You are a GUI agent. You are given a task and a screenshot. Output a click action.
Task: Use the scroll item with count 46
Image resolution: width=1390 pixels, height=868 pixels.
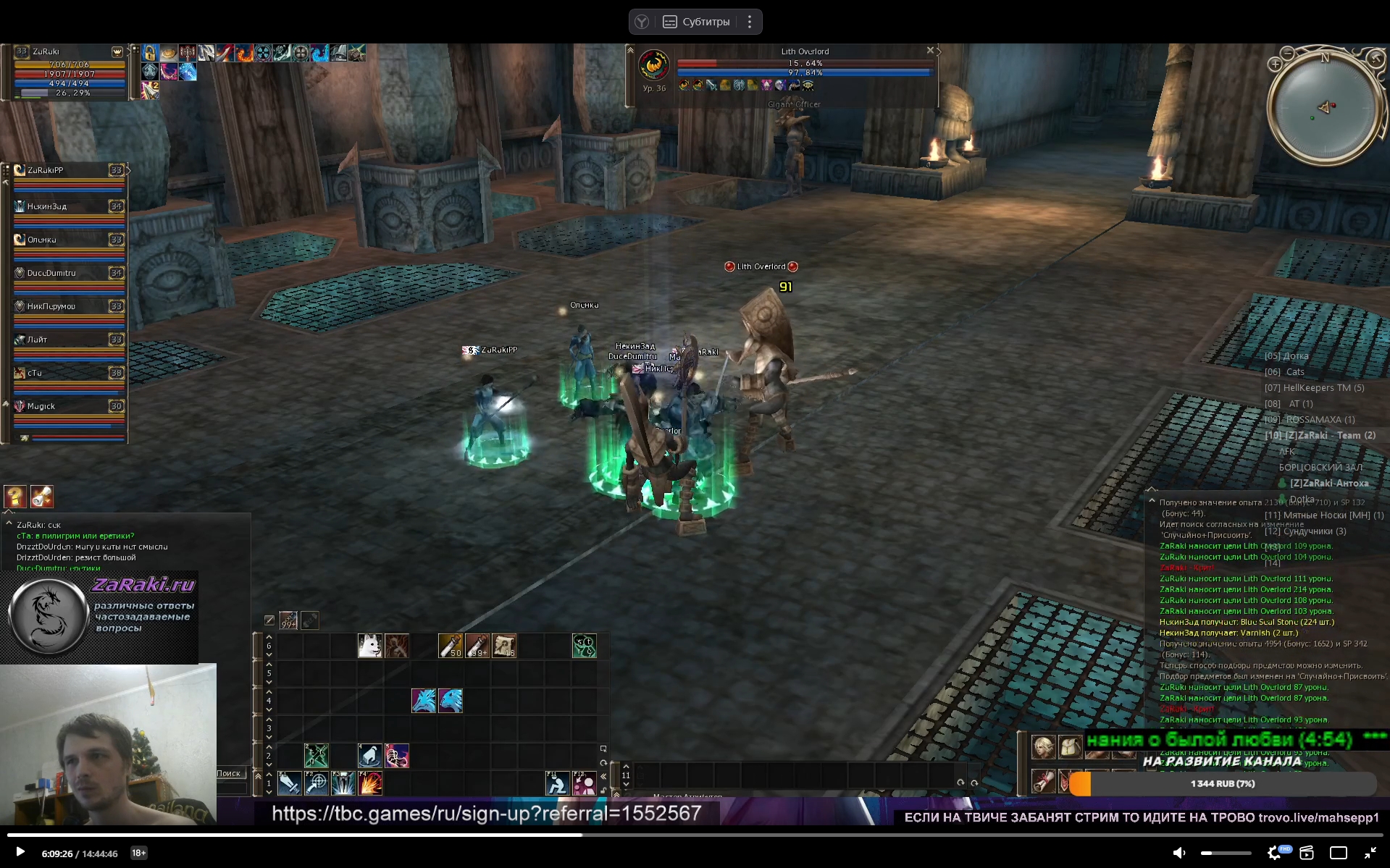pyautogui.click(x=504, y=645)
